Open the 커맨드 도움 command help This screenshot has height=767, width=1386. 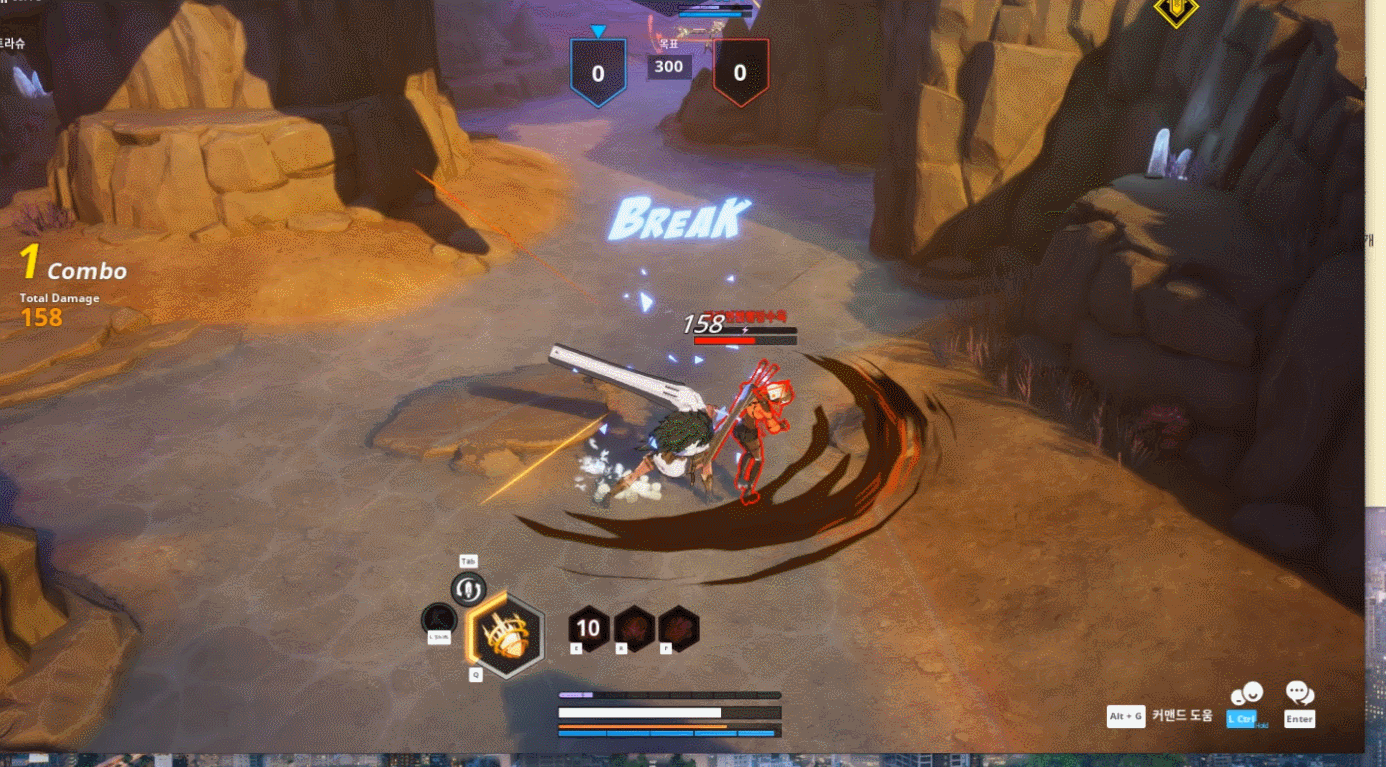[x=1181, y=716]
